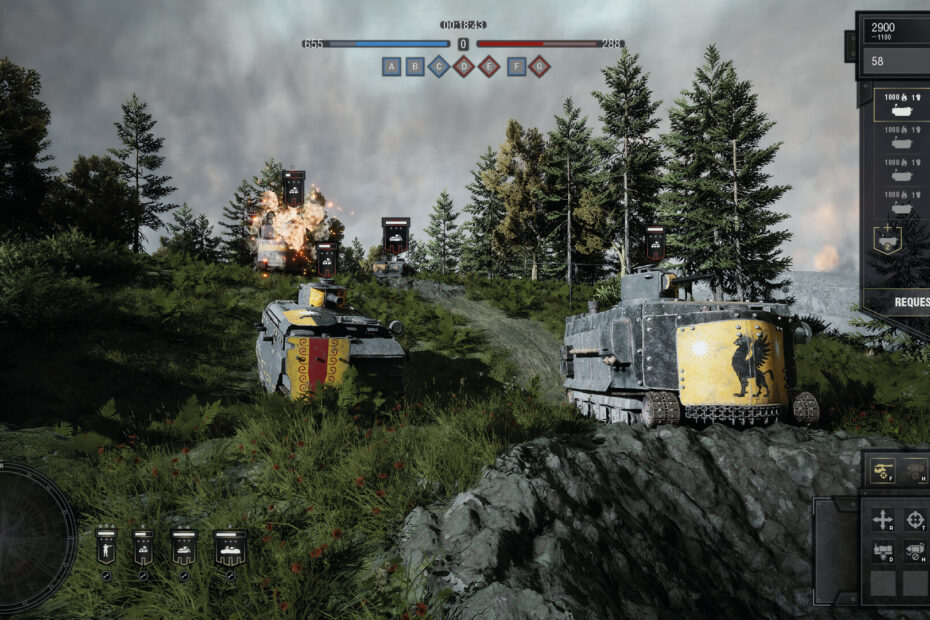Select the unit marker above the right tank
930x620 pixels.
655,242
